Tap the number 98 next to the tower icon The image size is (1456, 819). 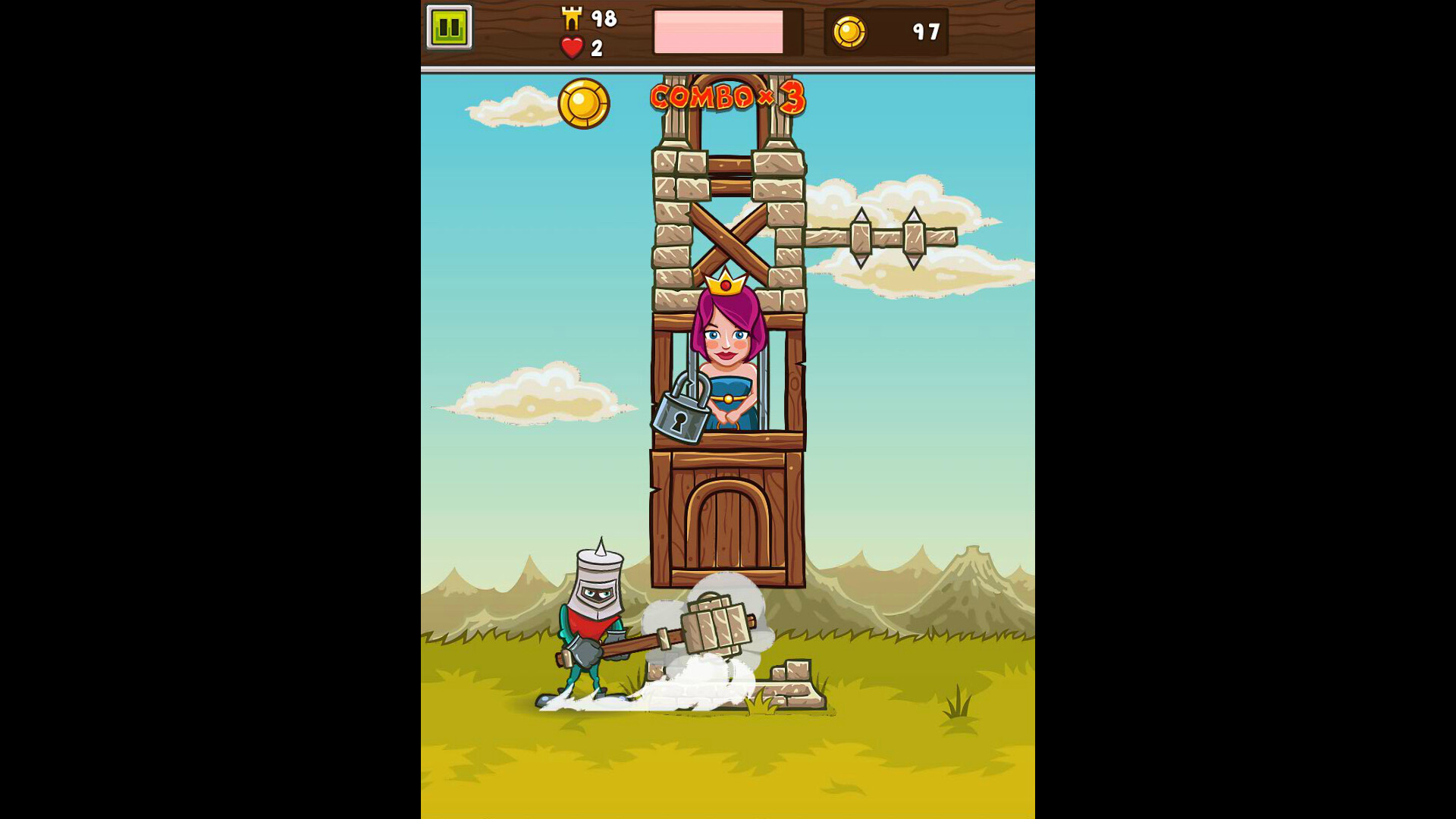pyautogui.click(x=603, y=18)
